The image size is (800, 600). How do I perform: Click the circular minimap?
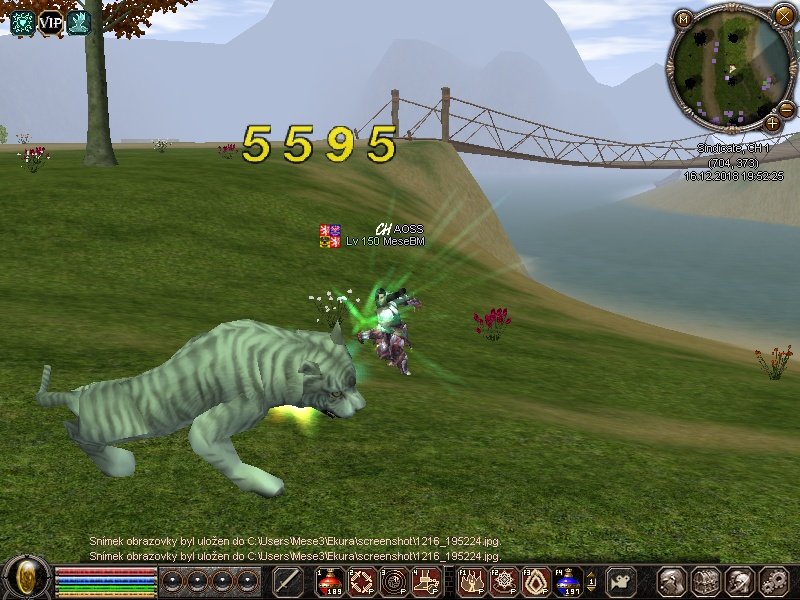click(727, 68)
